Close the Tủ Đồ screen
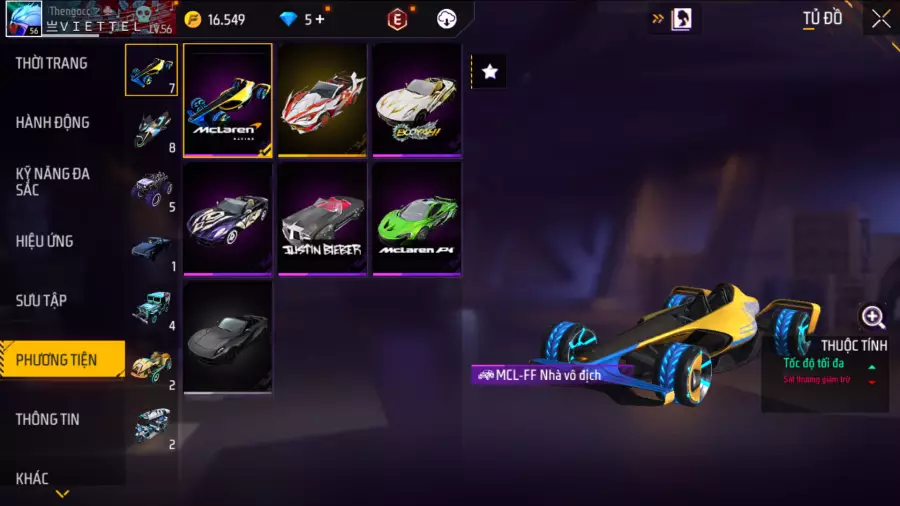Screen dimensions: 900x506 (880, 19)
